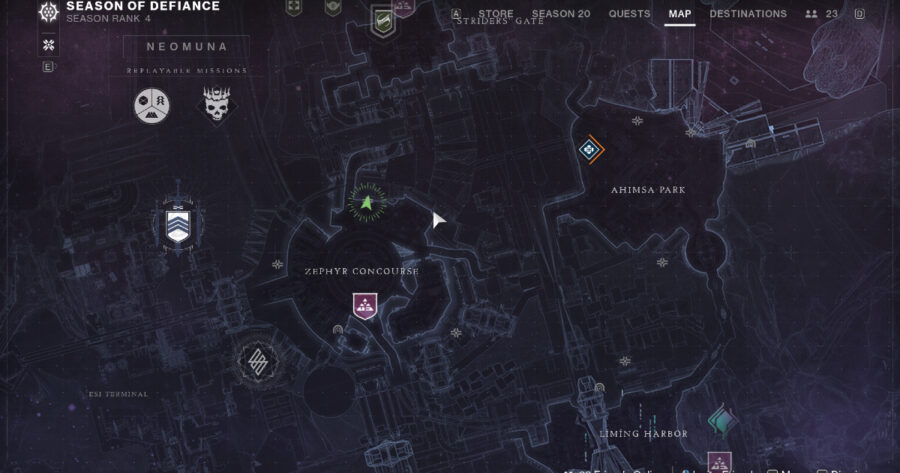Open the fireteam roster showing 23
The width and height of the screenshot is (900, 473).
pos(822,14)
